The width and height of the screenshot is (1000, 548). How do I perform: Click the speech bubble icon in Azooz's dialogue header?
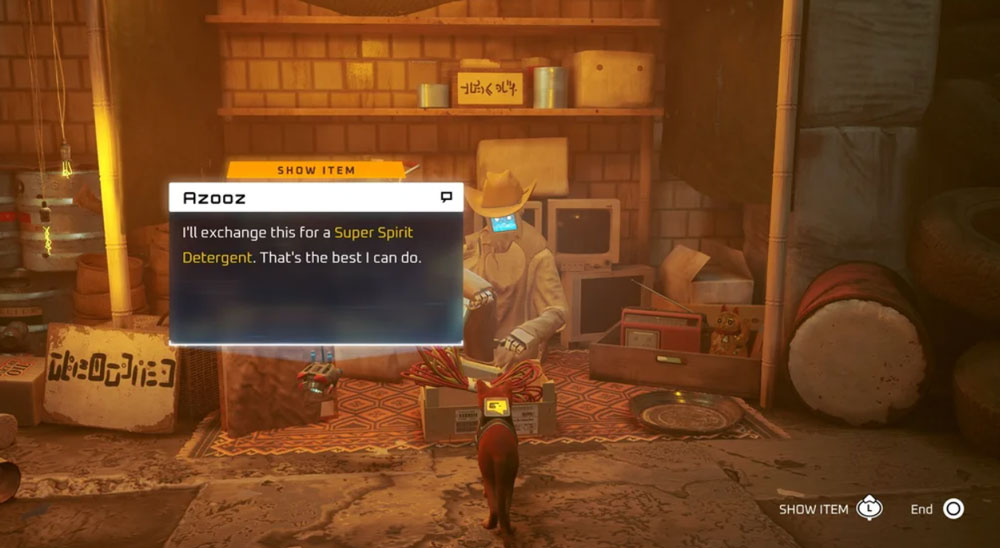click(446, 197)
